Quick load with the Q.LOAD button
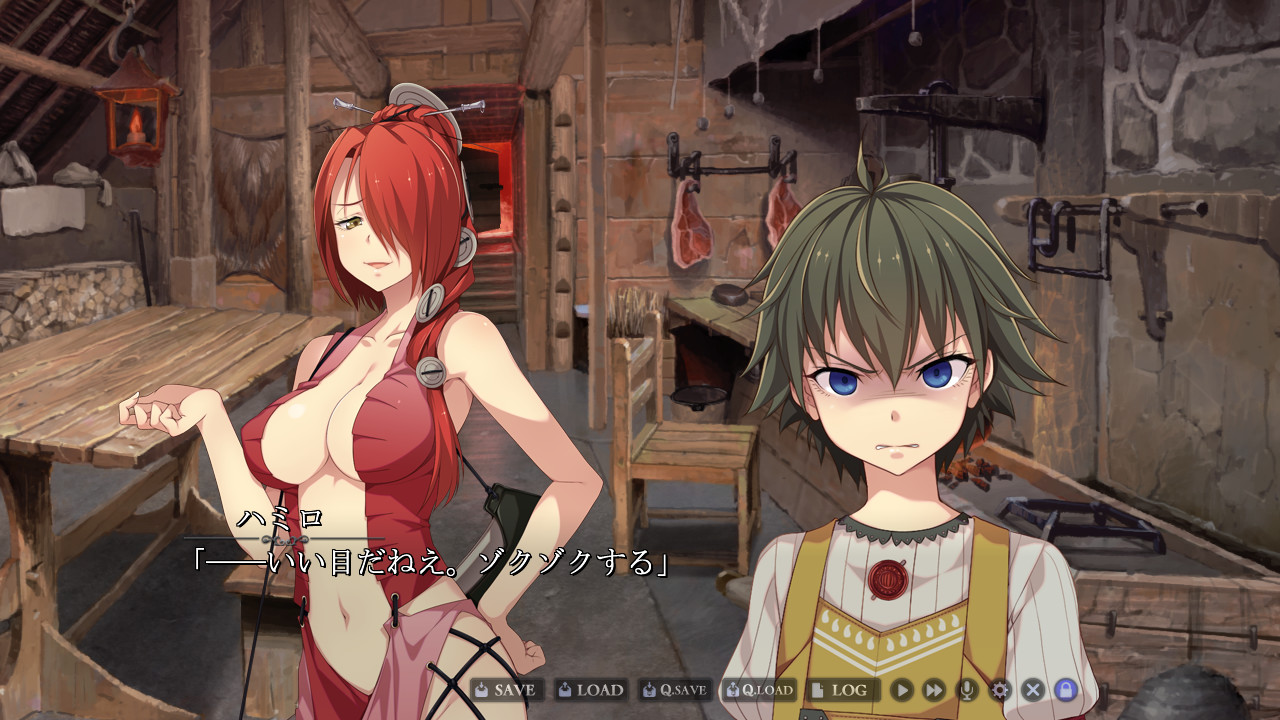1280x720 pixels. 760,690
